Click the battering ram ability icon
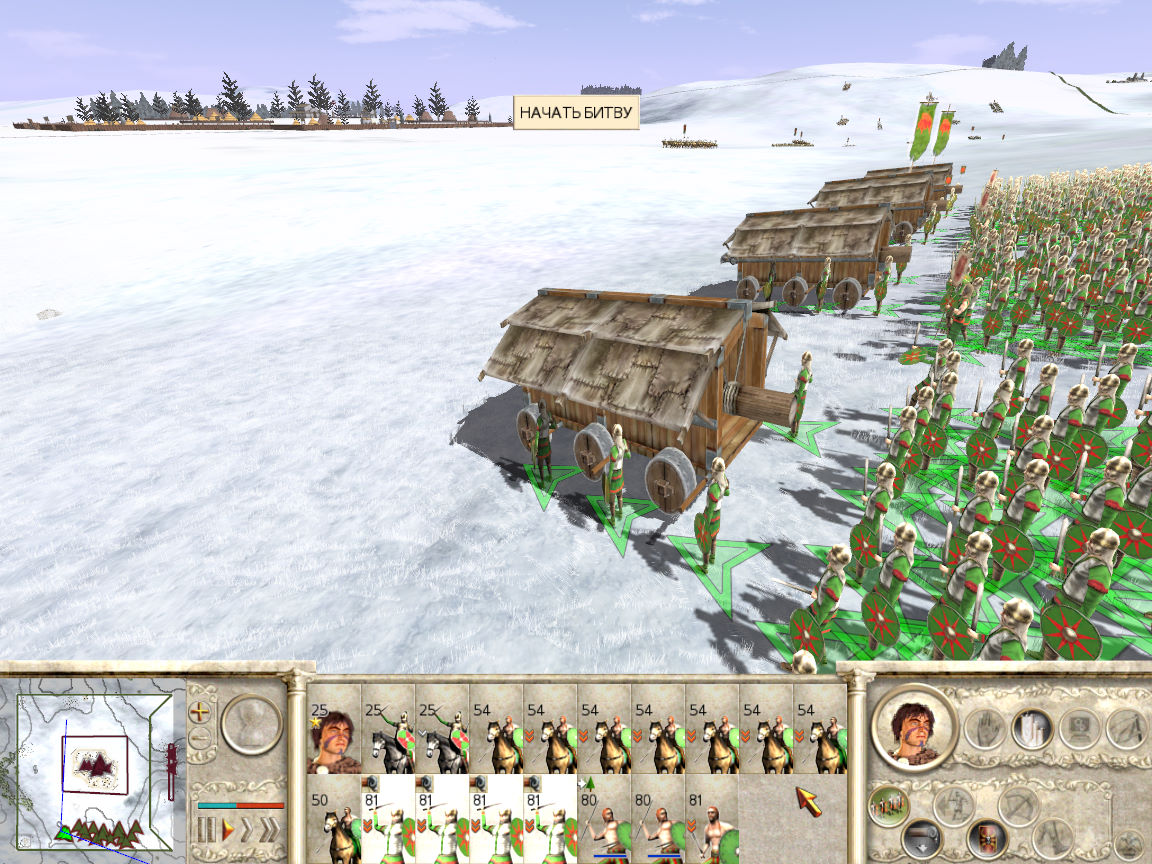Viewport: 1152px width, 864px height. (1052, 838)
